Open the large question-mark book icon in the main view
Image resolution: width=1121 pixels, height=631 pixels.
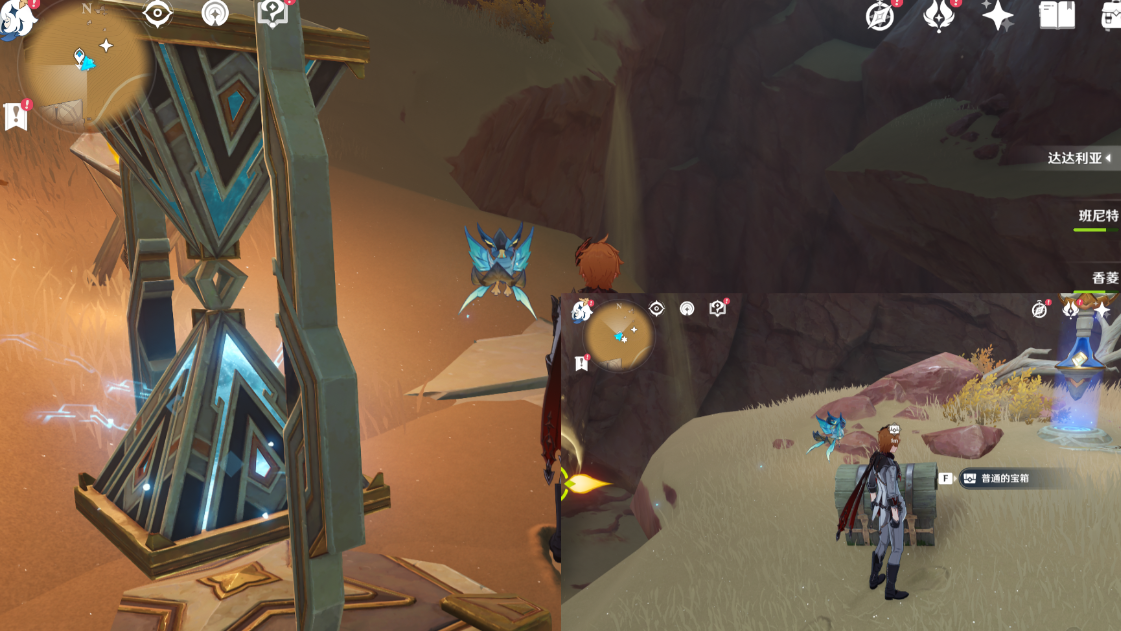point(272,14)
